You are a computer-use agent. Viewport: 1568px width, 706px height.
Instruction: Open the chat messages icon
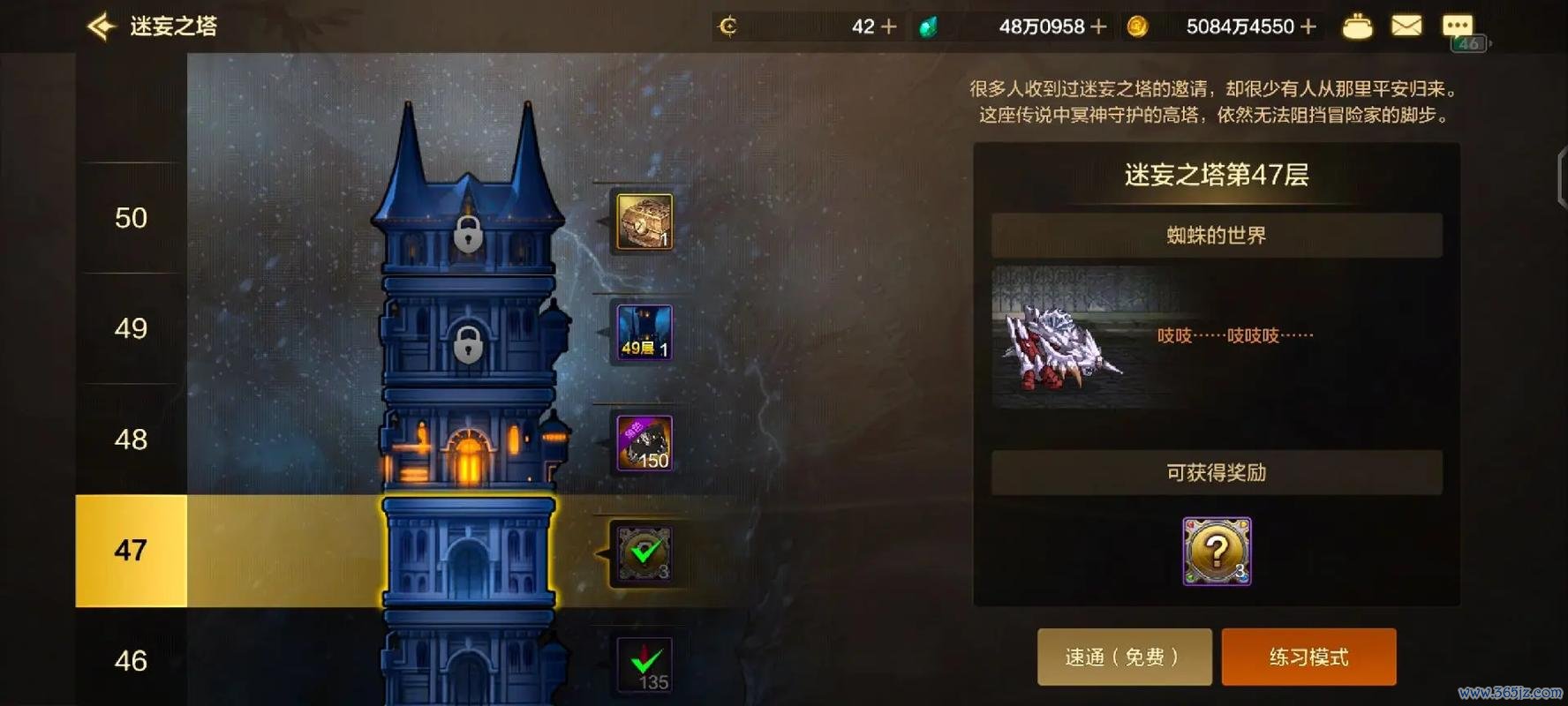tap(1458, 24)
